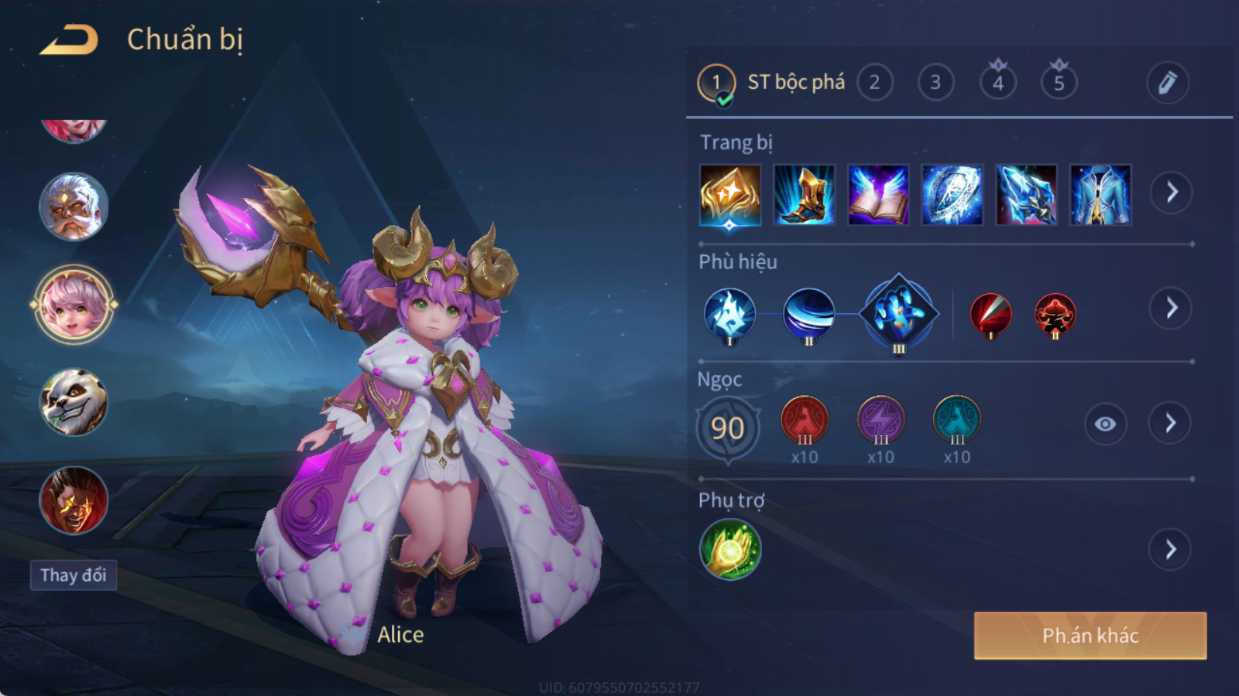Image resolution: width=1239 pixels, height=696 pixels.
Task: Toggle the gem details eye icon
Action: point(1105,424)
